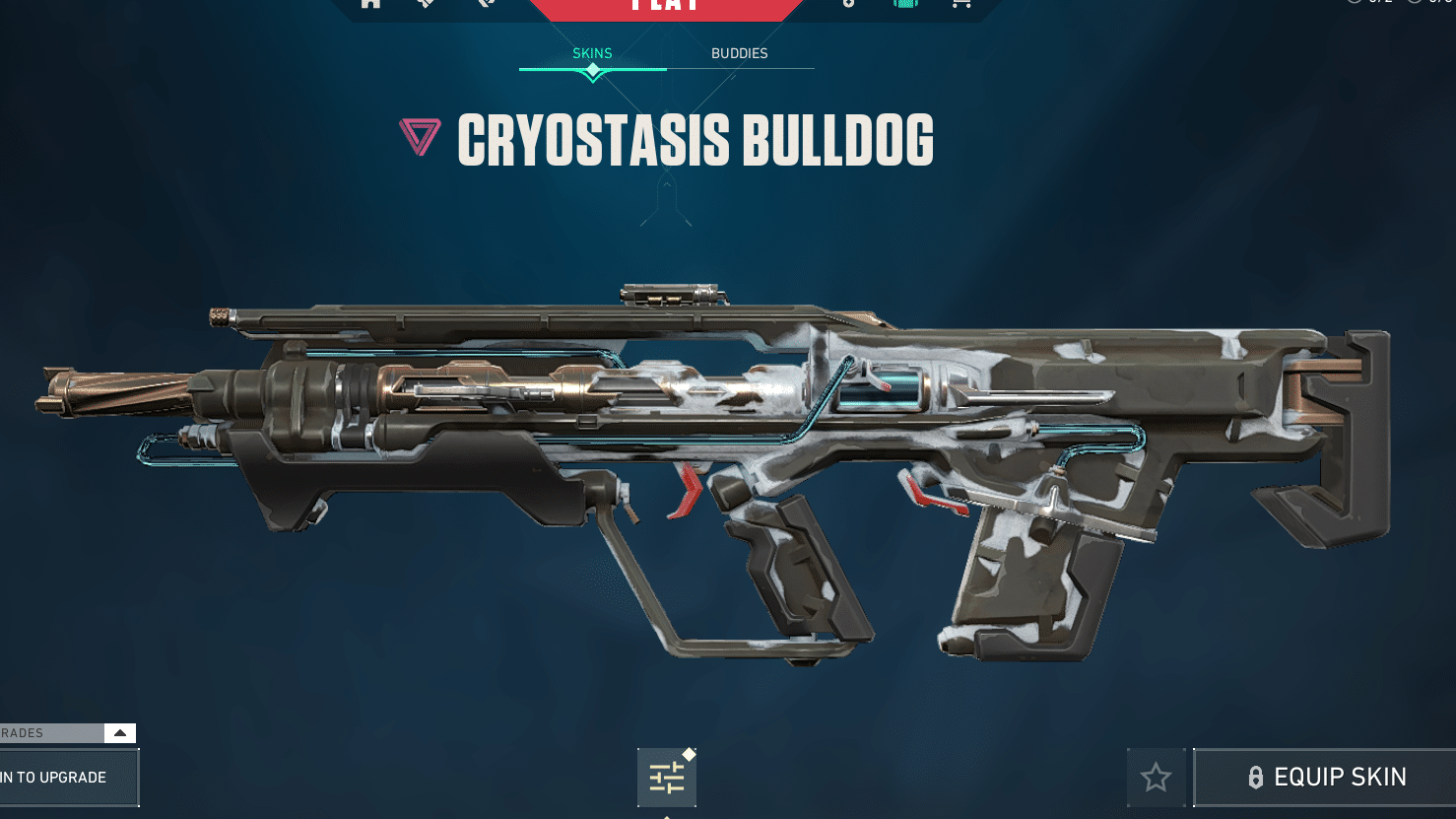1456x819 pixels.
Task: Open the Store cart icon
Action: point(960,4)
